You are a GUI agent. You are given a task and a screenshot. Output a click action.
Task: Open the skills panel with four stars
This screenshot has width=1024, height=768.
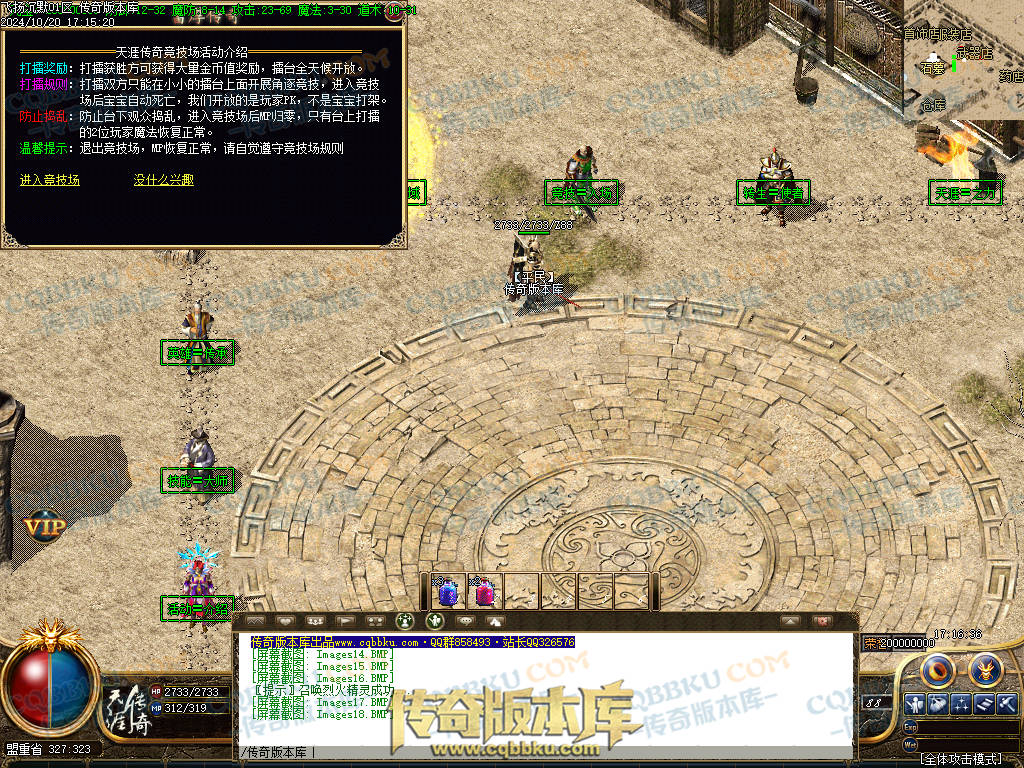962,704
